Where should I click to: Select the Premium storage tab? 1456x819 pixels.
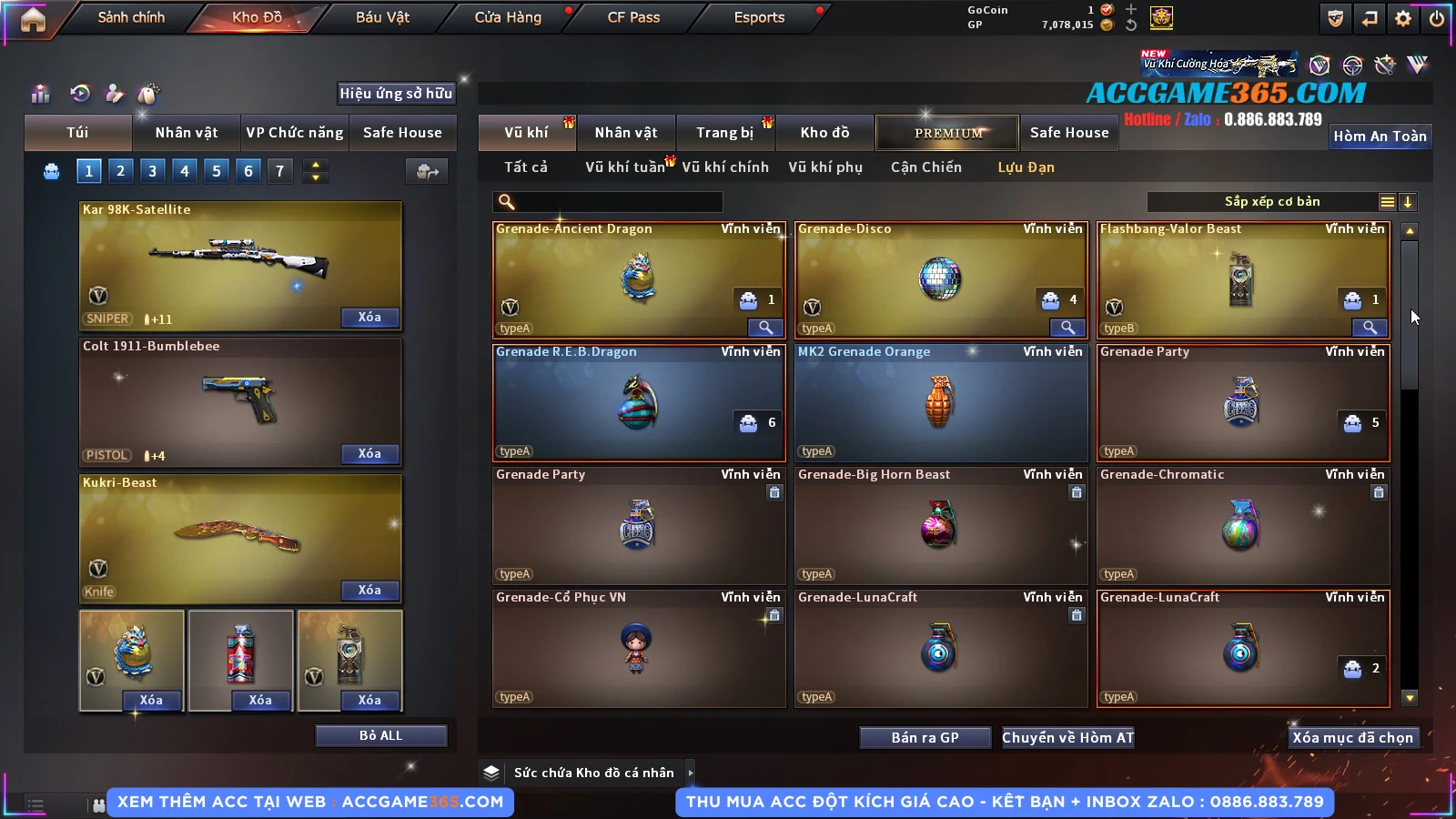948,133
